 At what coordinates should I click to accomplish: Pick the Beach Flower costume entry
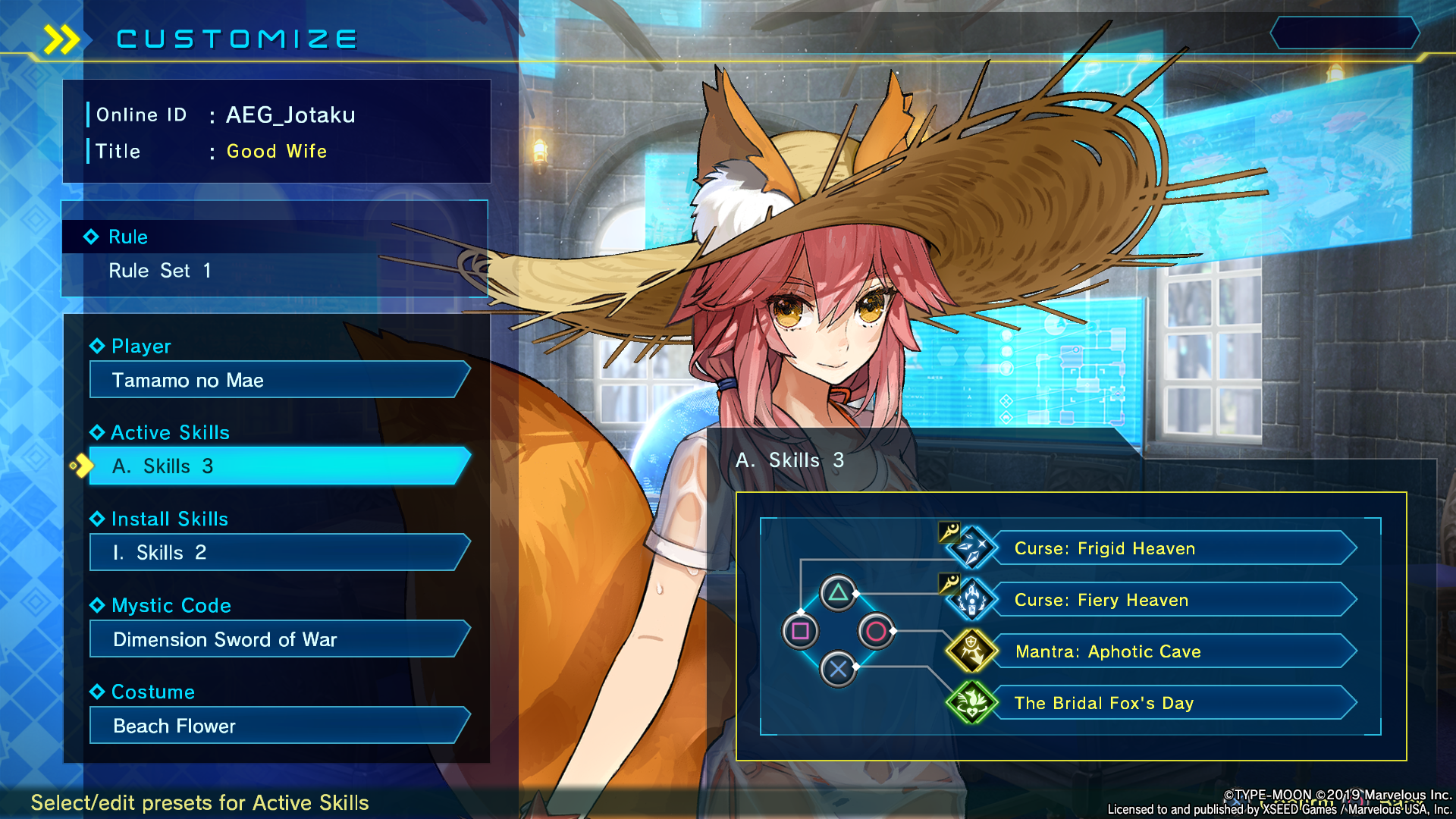278,726
